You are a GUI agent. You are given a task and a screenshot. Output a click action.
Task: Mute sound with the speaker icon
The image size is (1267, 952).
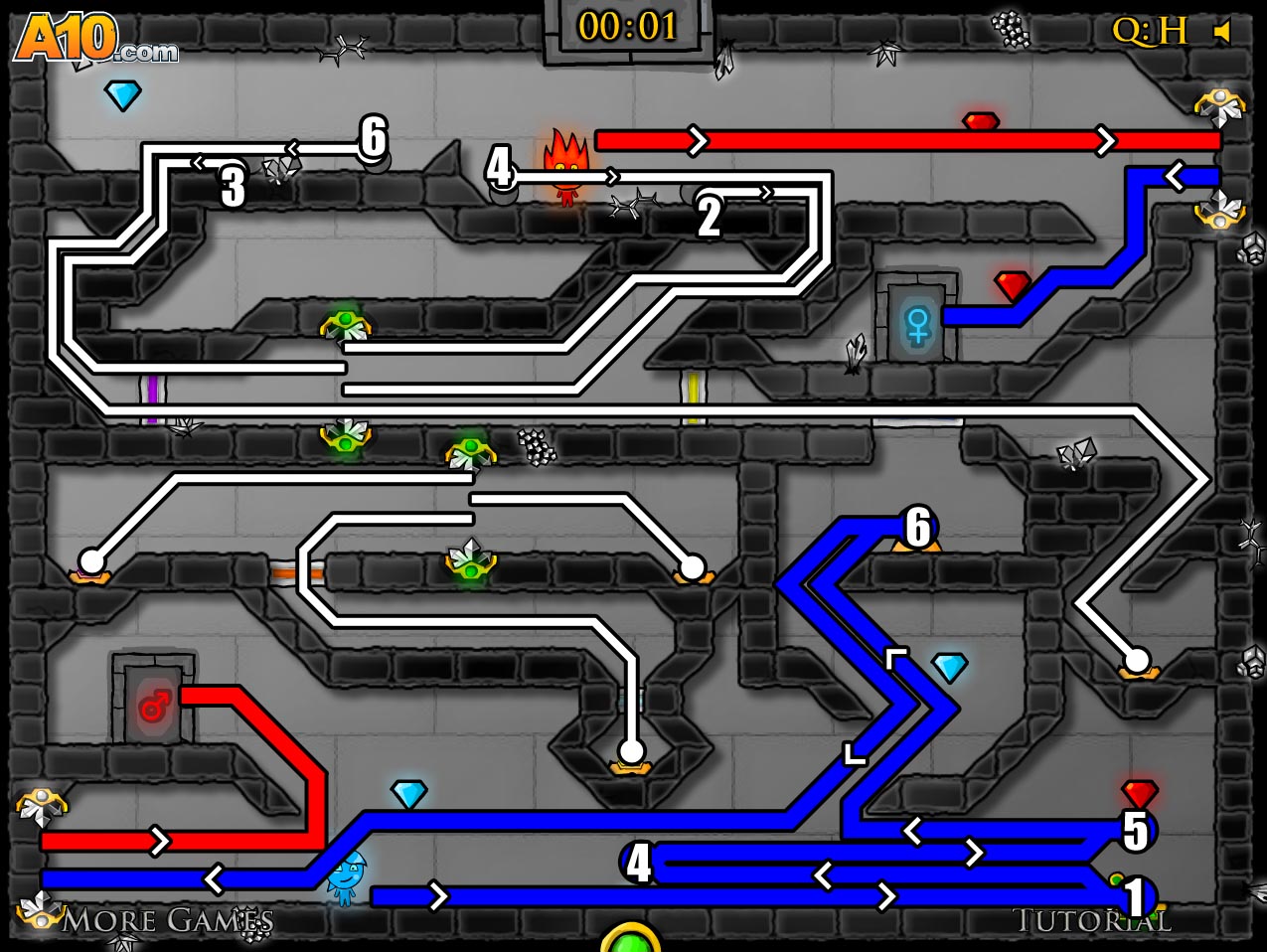click(1222, 33)
